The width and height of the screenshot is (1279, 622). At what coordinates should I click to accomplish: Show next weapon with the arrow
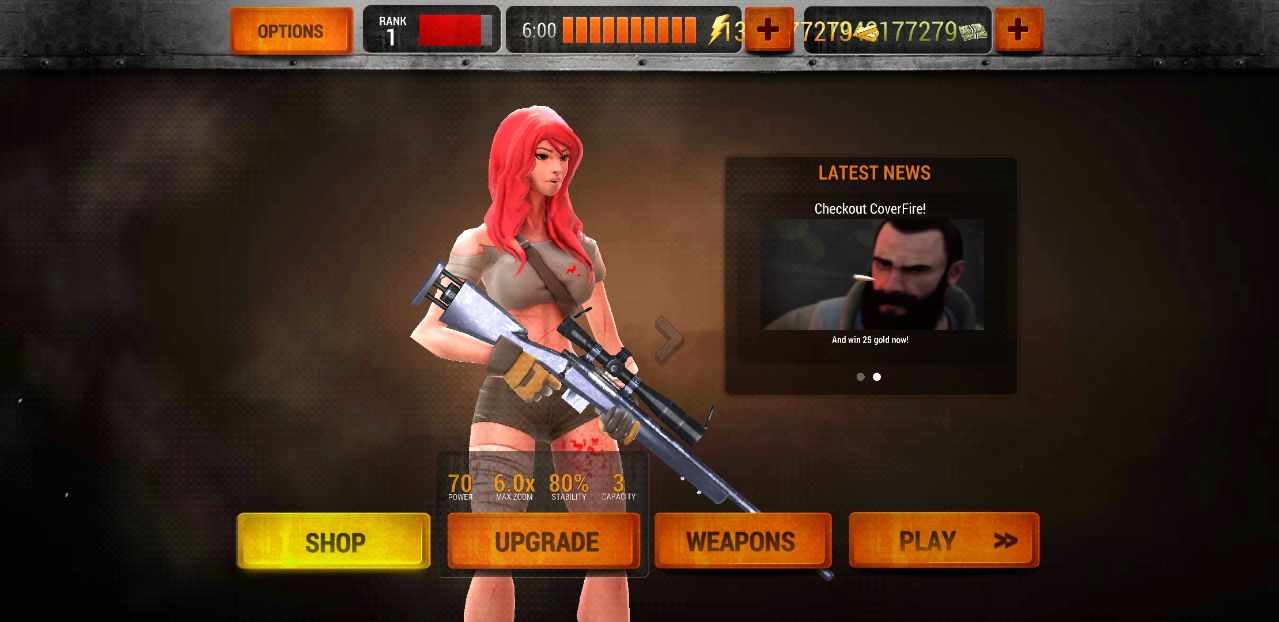point(669,341)
